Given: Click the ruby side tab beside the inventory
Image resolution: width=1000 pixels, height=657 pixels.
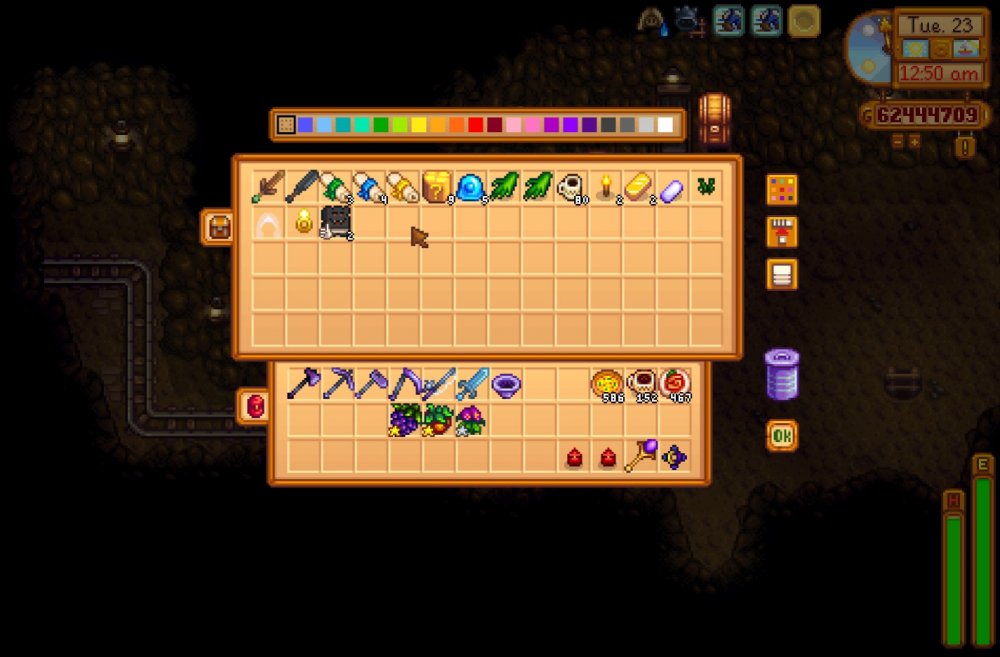Looking at the screenshot, I should (254, 406).
